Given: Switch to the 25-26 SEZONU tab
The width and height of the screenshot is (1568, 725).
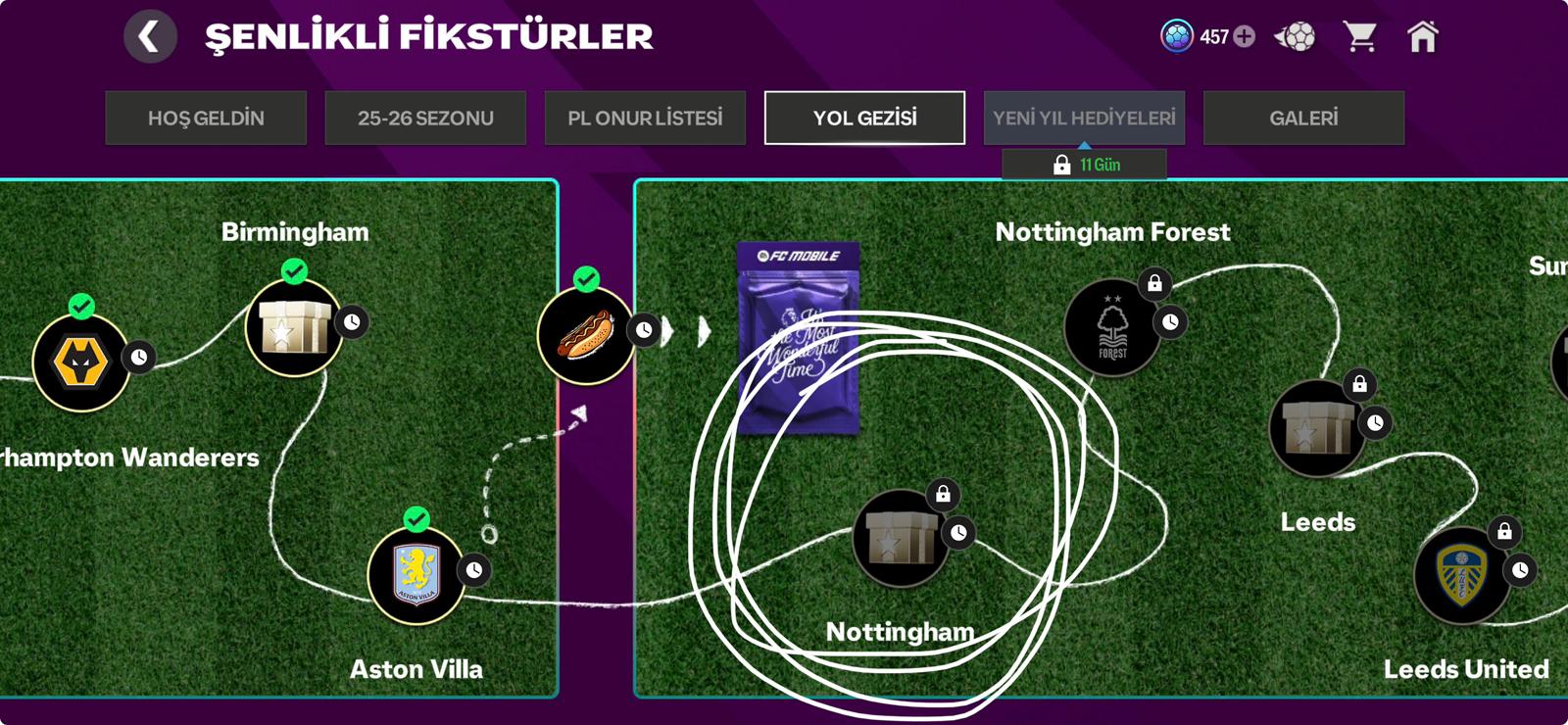Looking at the screenshot, I should 425,118.
